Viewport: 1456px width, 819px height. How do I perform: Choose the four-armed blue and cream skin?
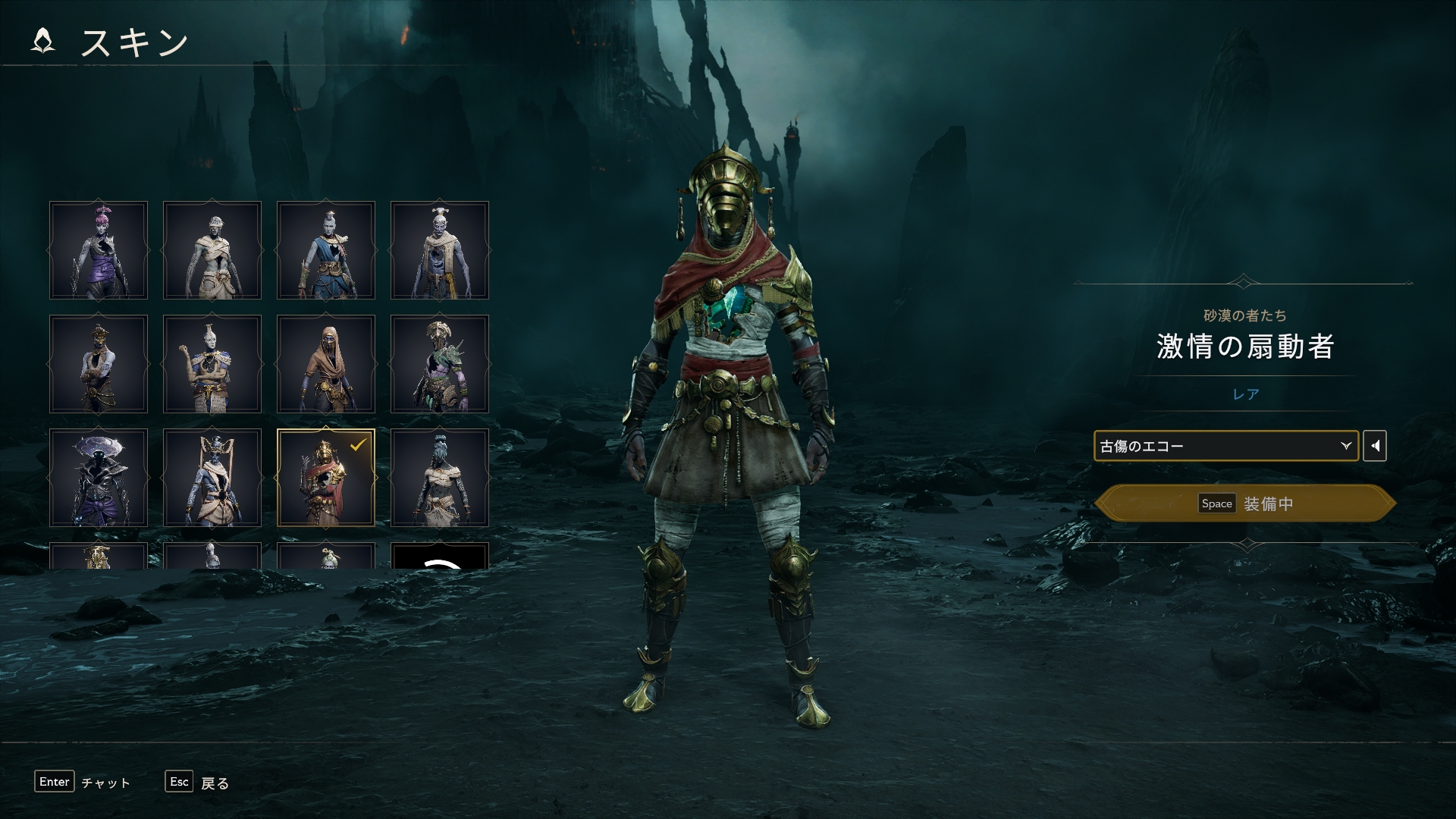212,364
